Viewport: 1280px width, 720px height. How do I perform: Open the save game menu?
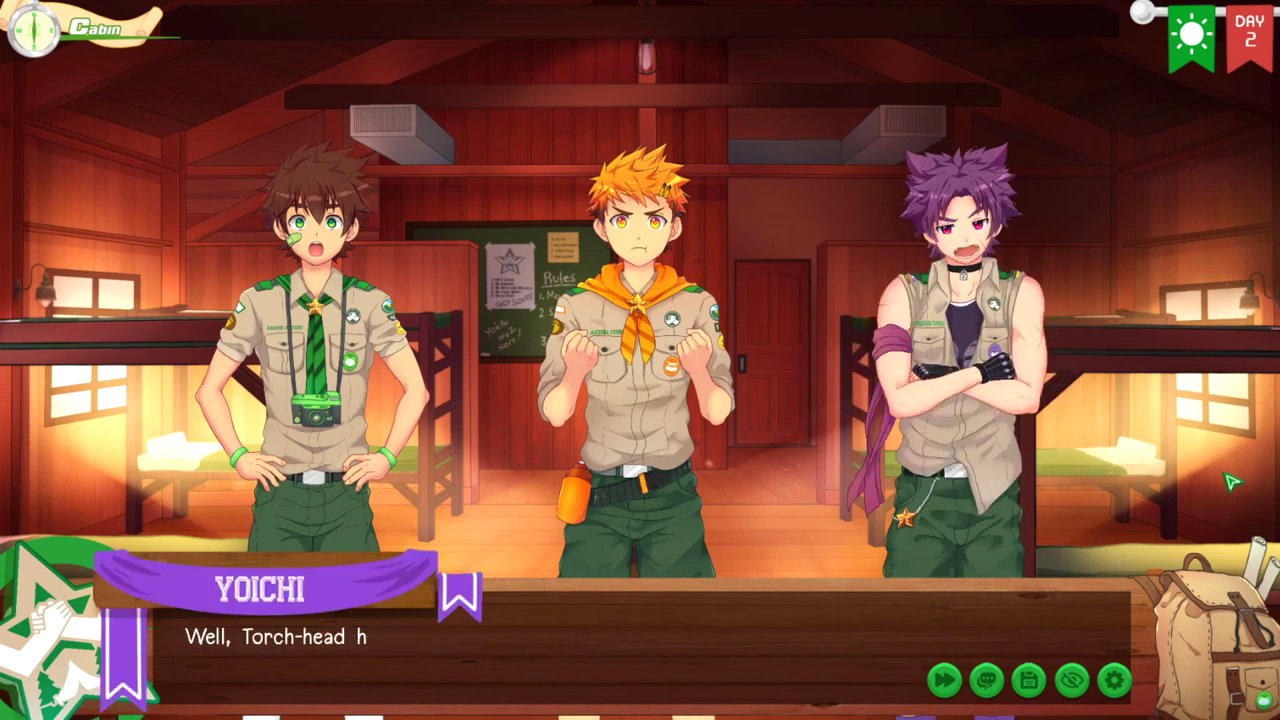click(1029, 681)
